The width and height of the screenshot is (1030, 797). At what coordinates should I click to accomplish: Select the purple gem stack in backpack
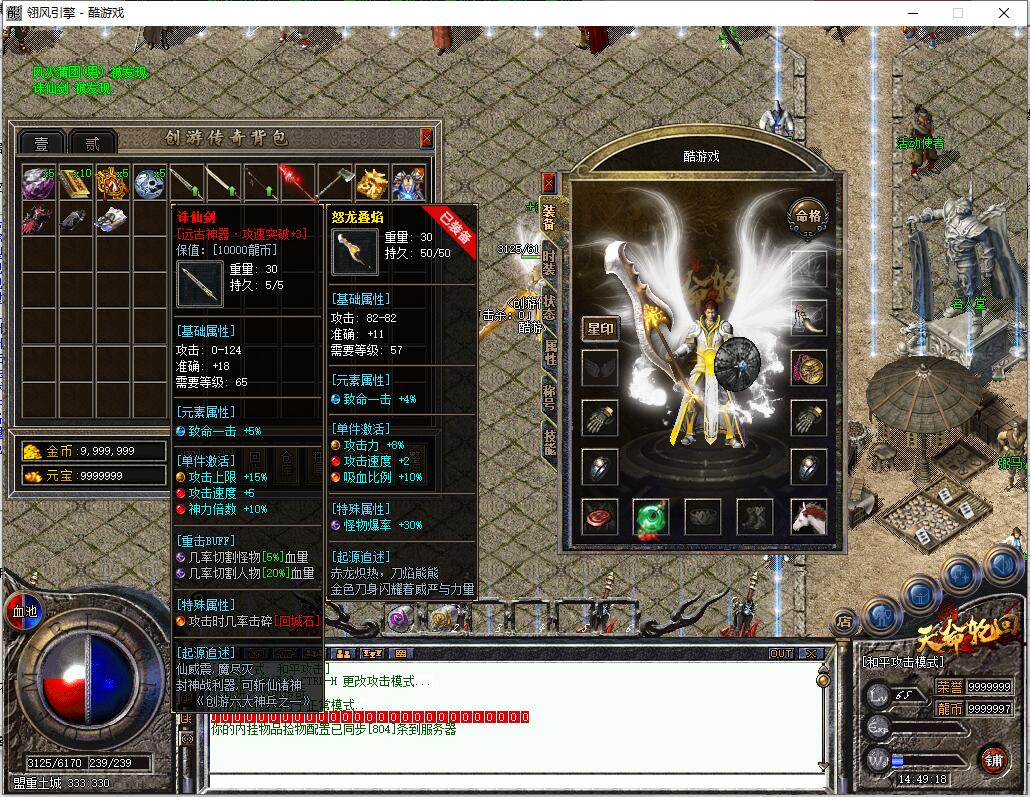click(x=38, y=183)
